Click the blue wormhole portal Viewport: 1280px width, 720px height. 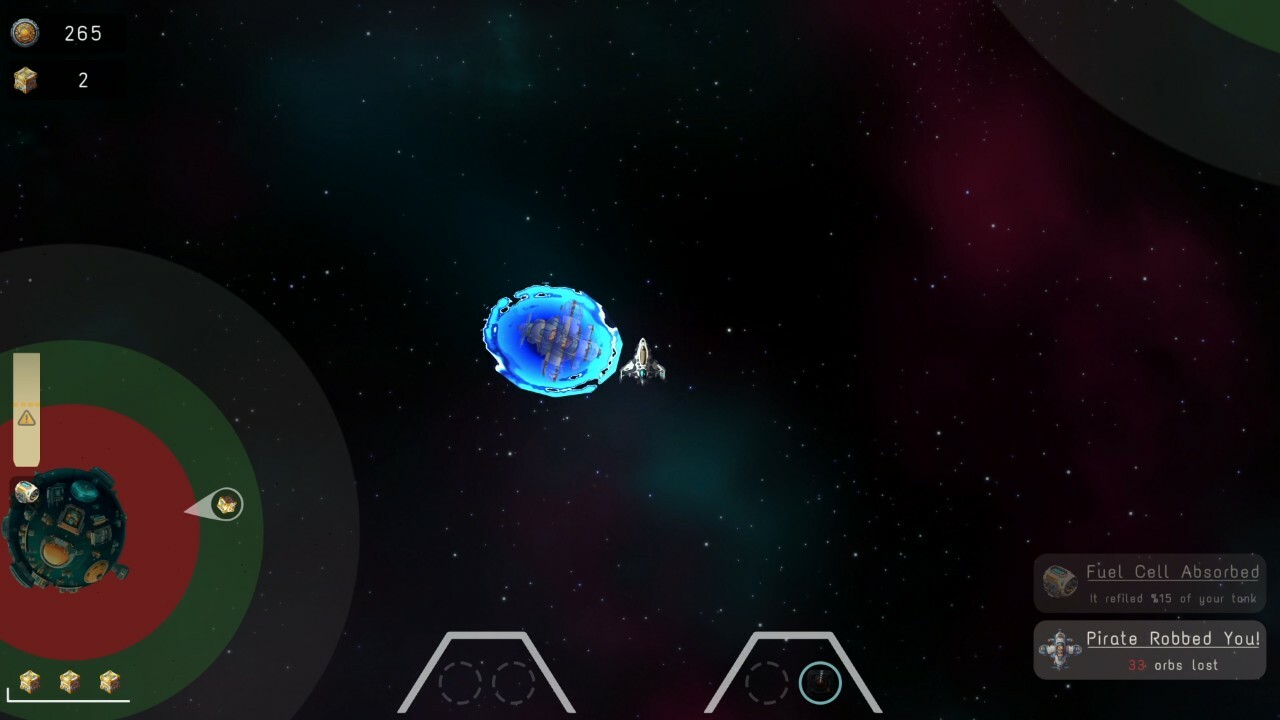pos(553,340)
